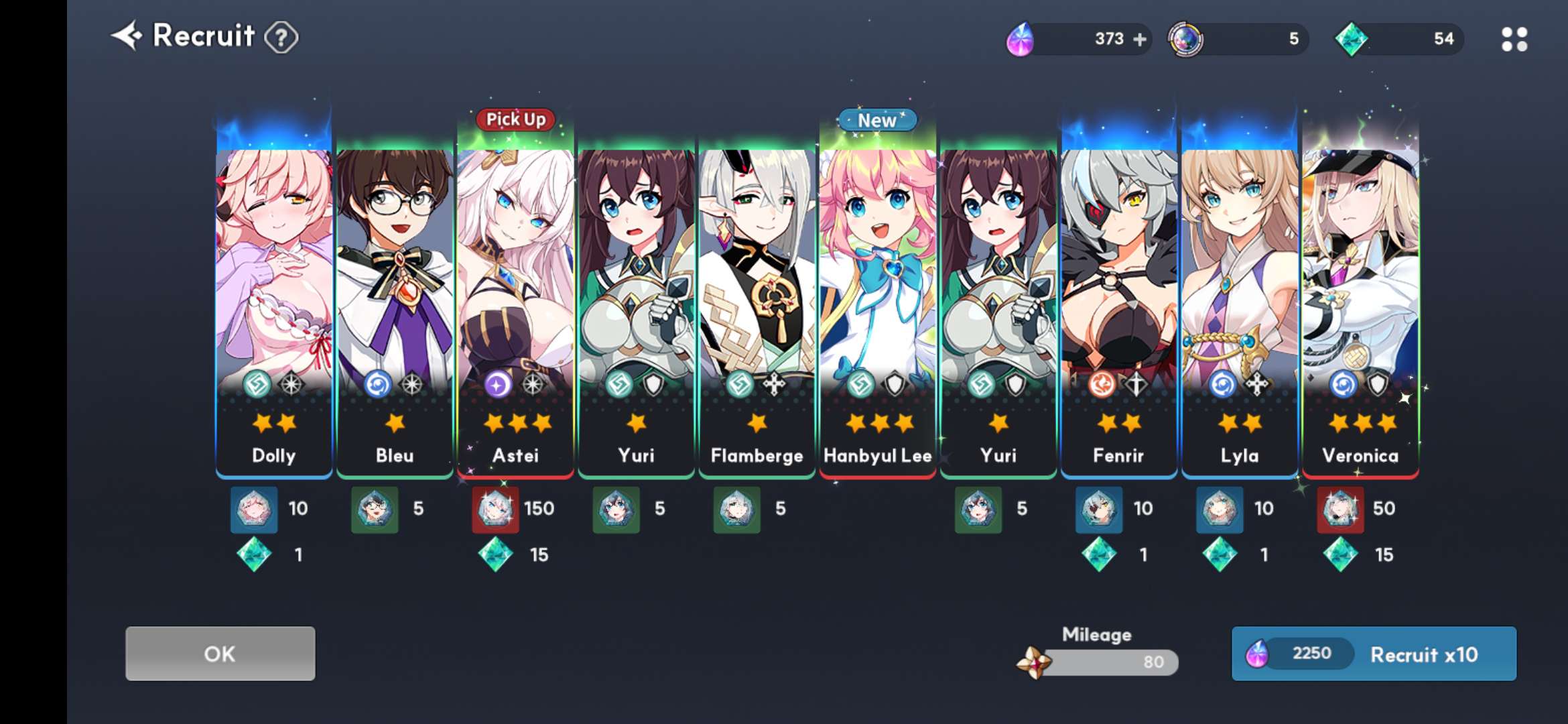Open the four-dot menu icon

(1514, 40)
